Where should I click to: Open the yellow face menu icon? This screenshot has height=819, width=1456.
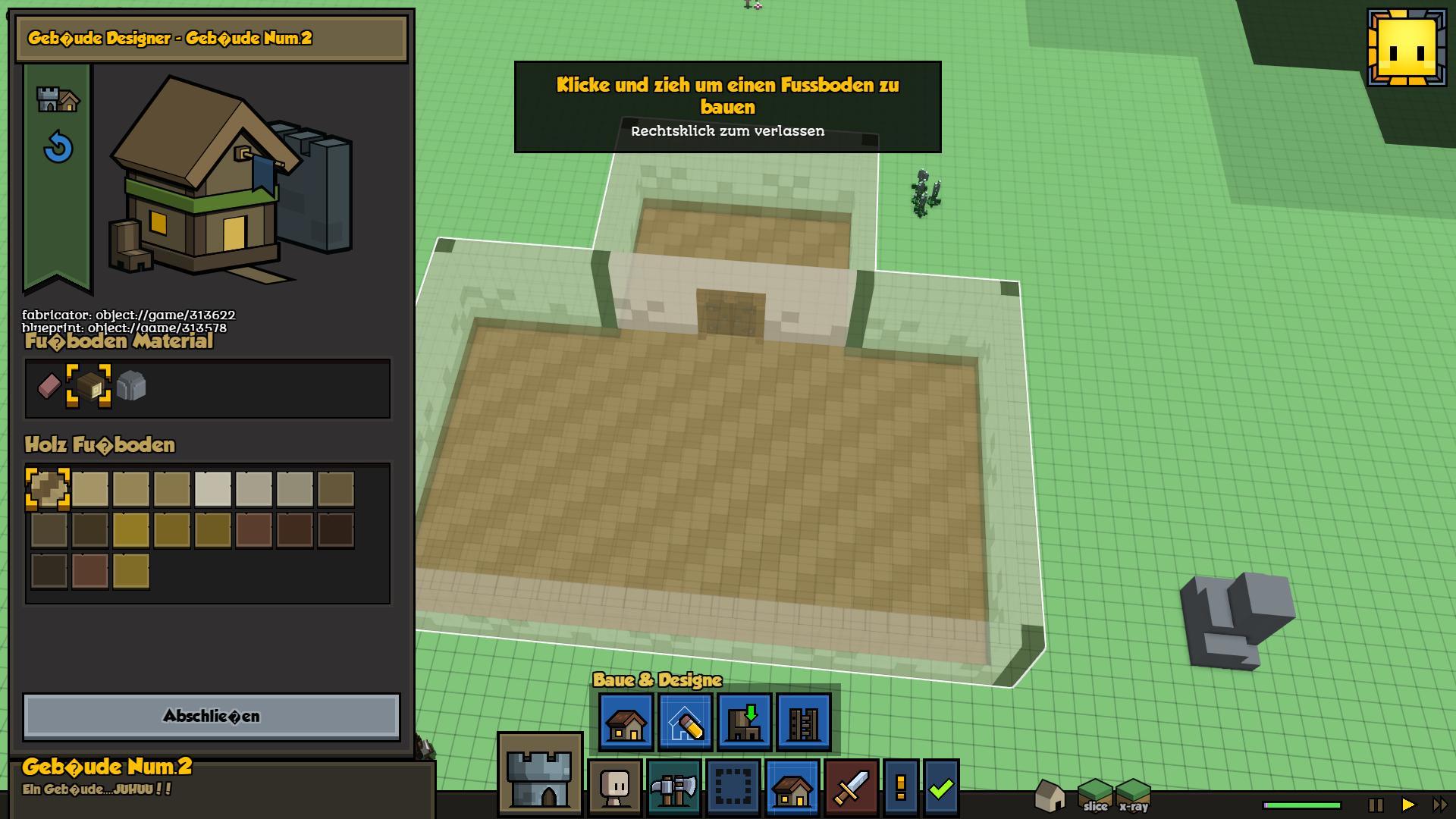[x=1407, y=48]
